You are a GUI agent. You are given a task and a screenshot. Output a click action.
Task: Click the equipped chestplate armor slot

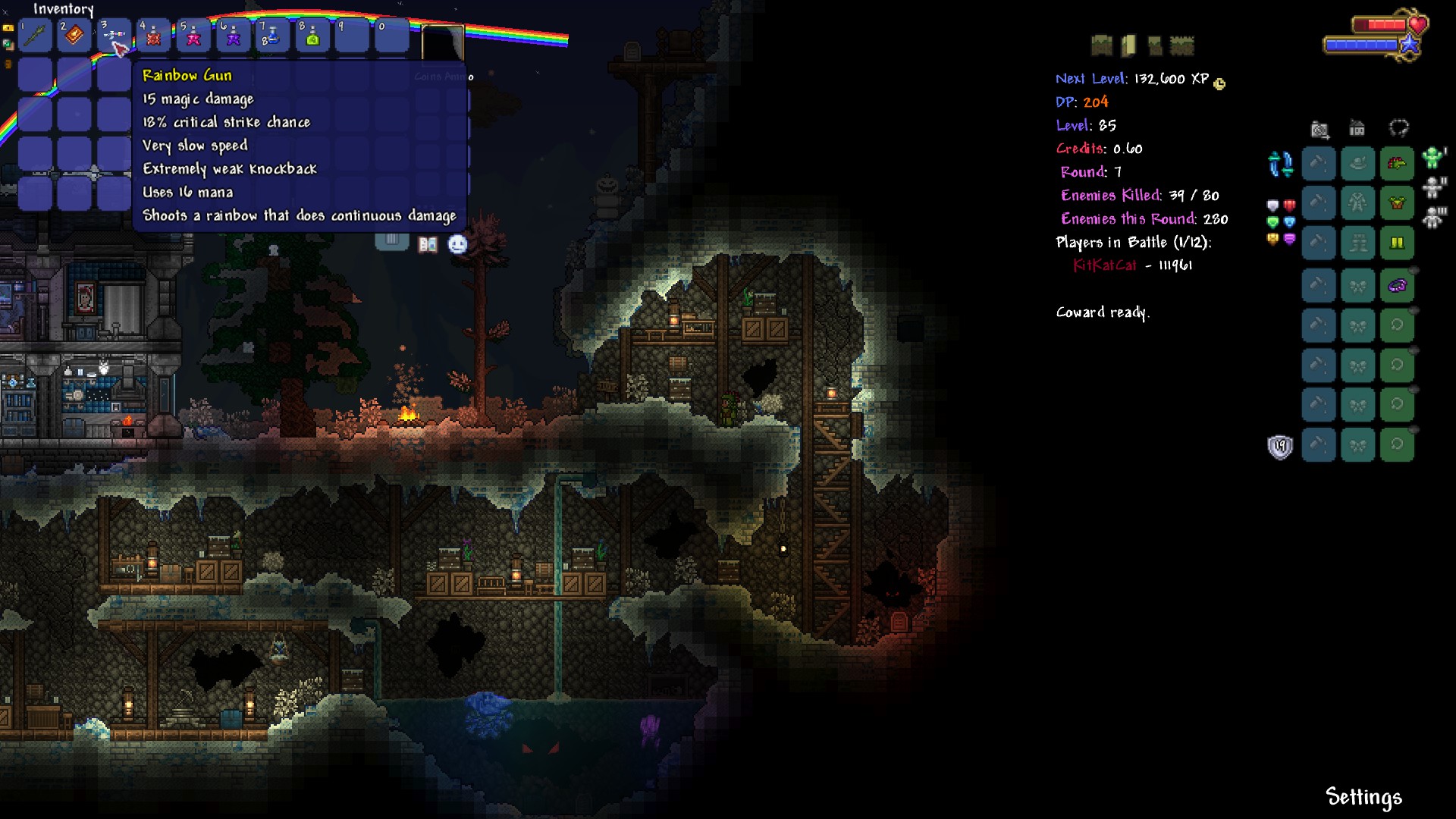1397,203
